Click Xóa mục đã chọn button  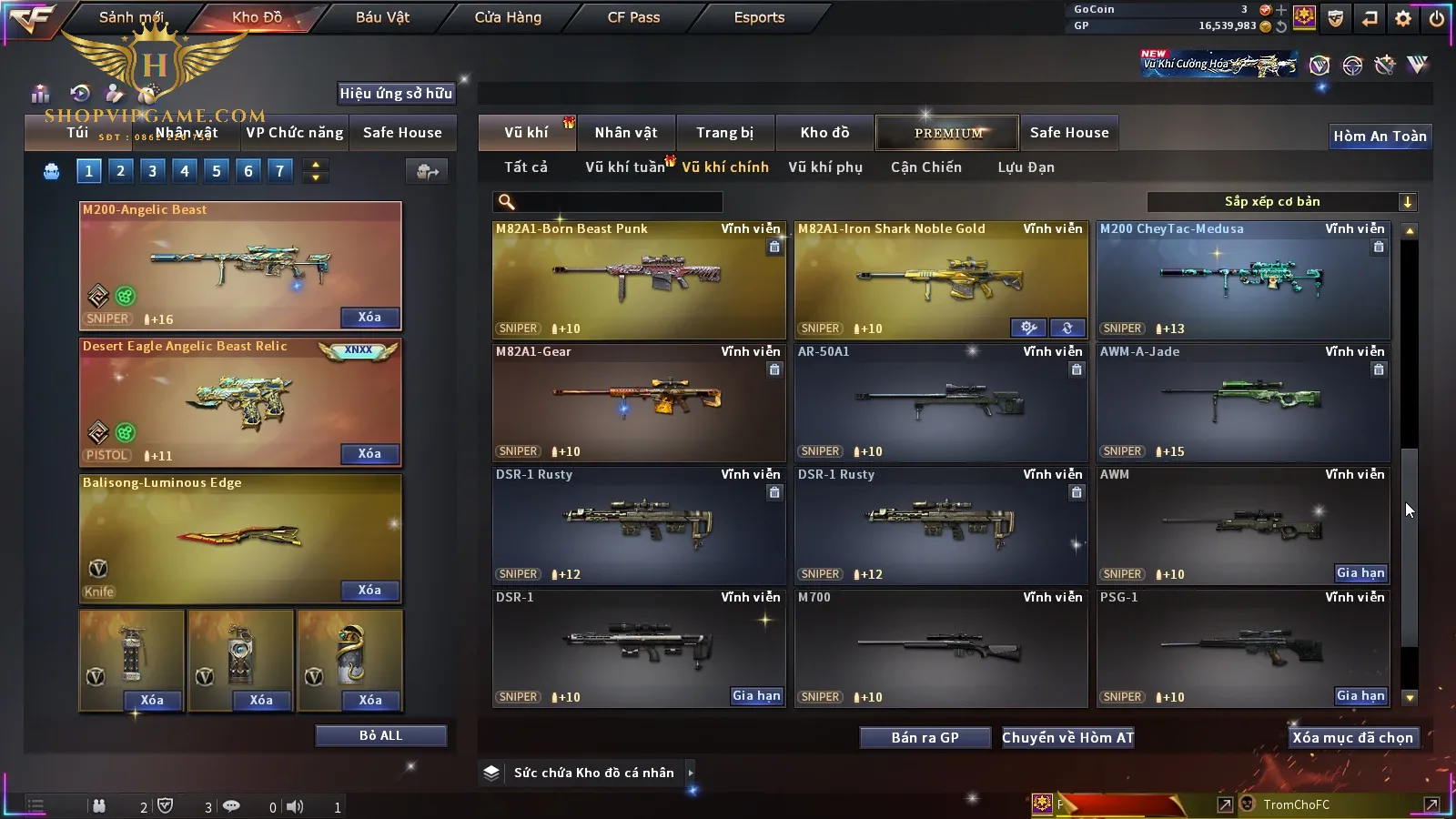[x=1352, y=738]
